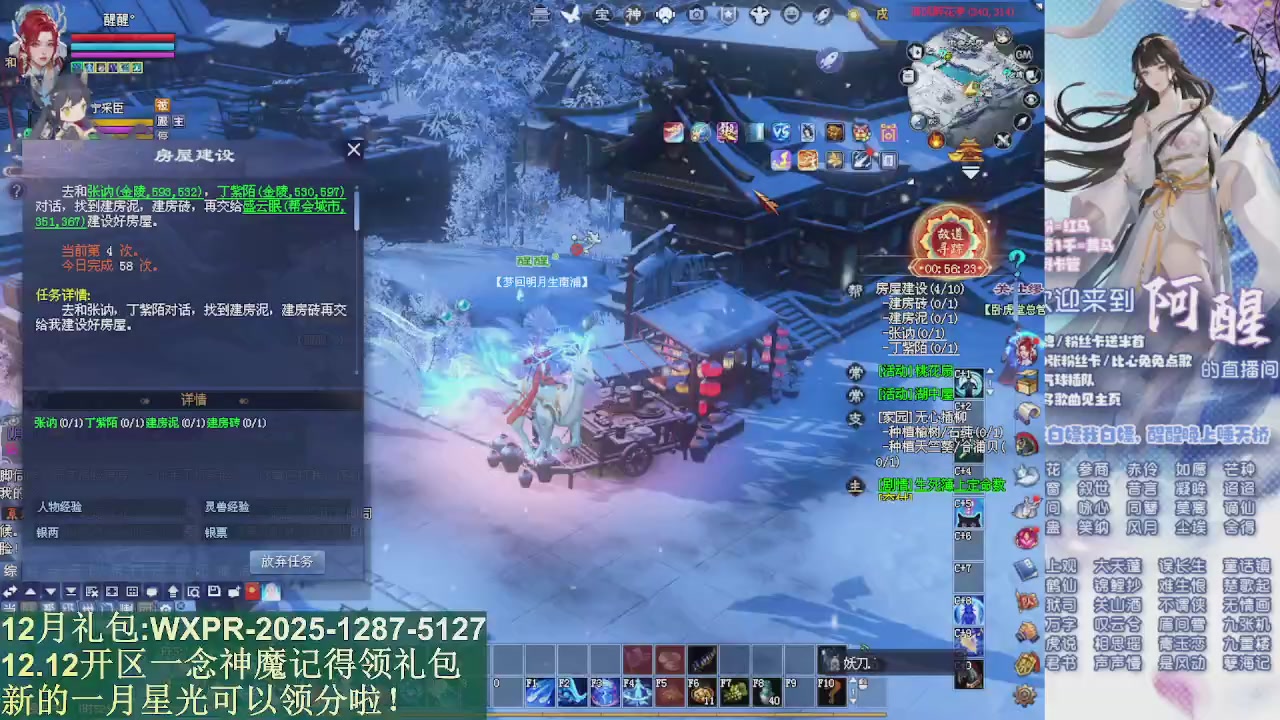This screenshot has width=1280, height=720.
Task: Select the VS event icon
Action: coord(781,132)
